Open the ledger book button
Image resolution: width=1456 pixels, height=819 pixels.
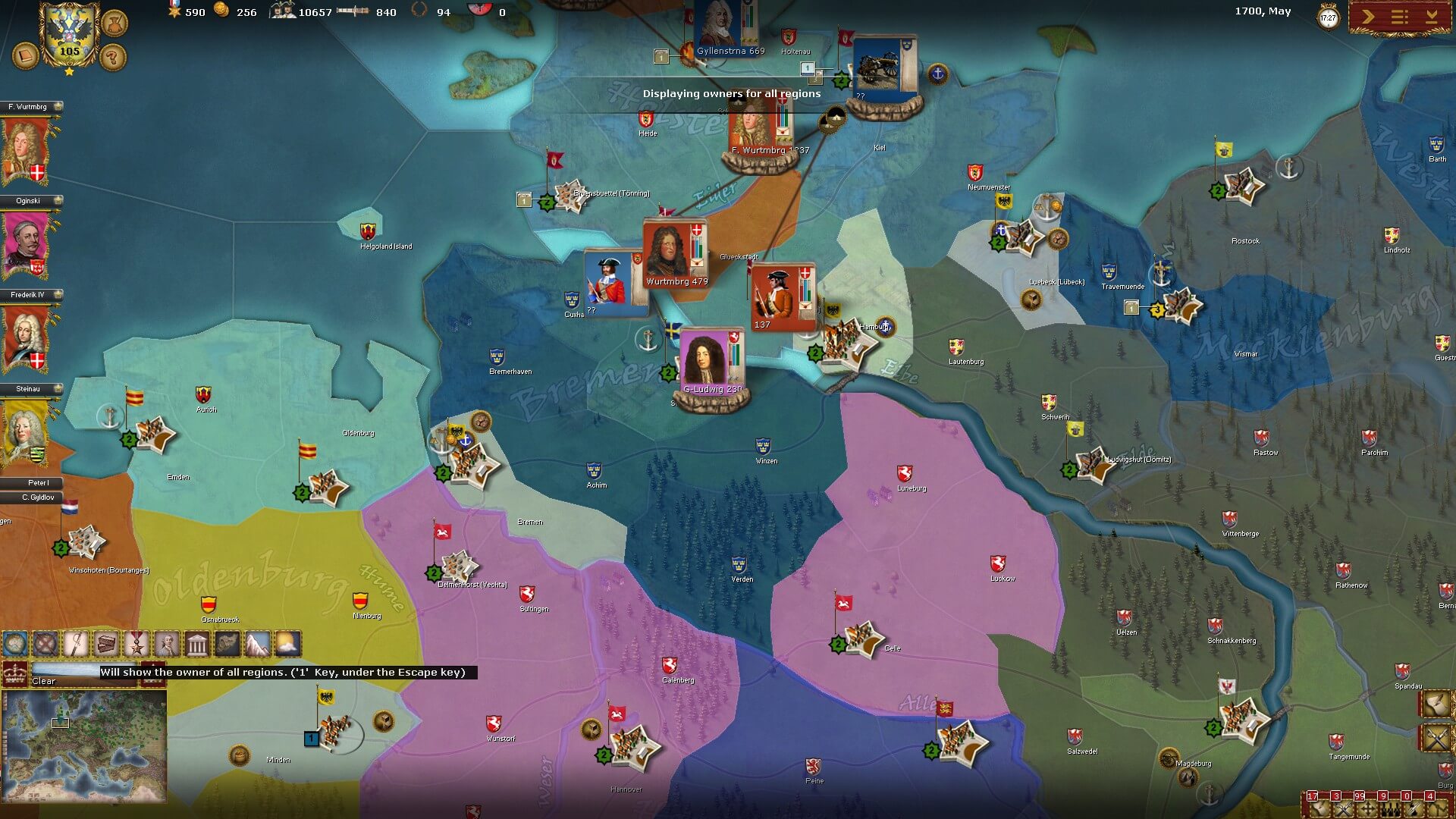pyautogui.click(x=26, y=56)
